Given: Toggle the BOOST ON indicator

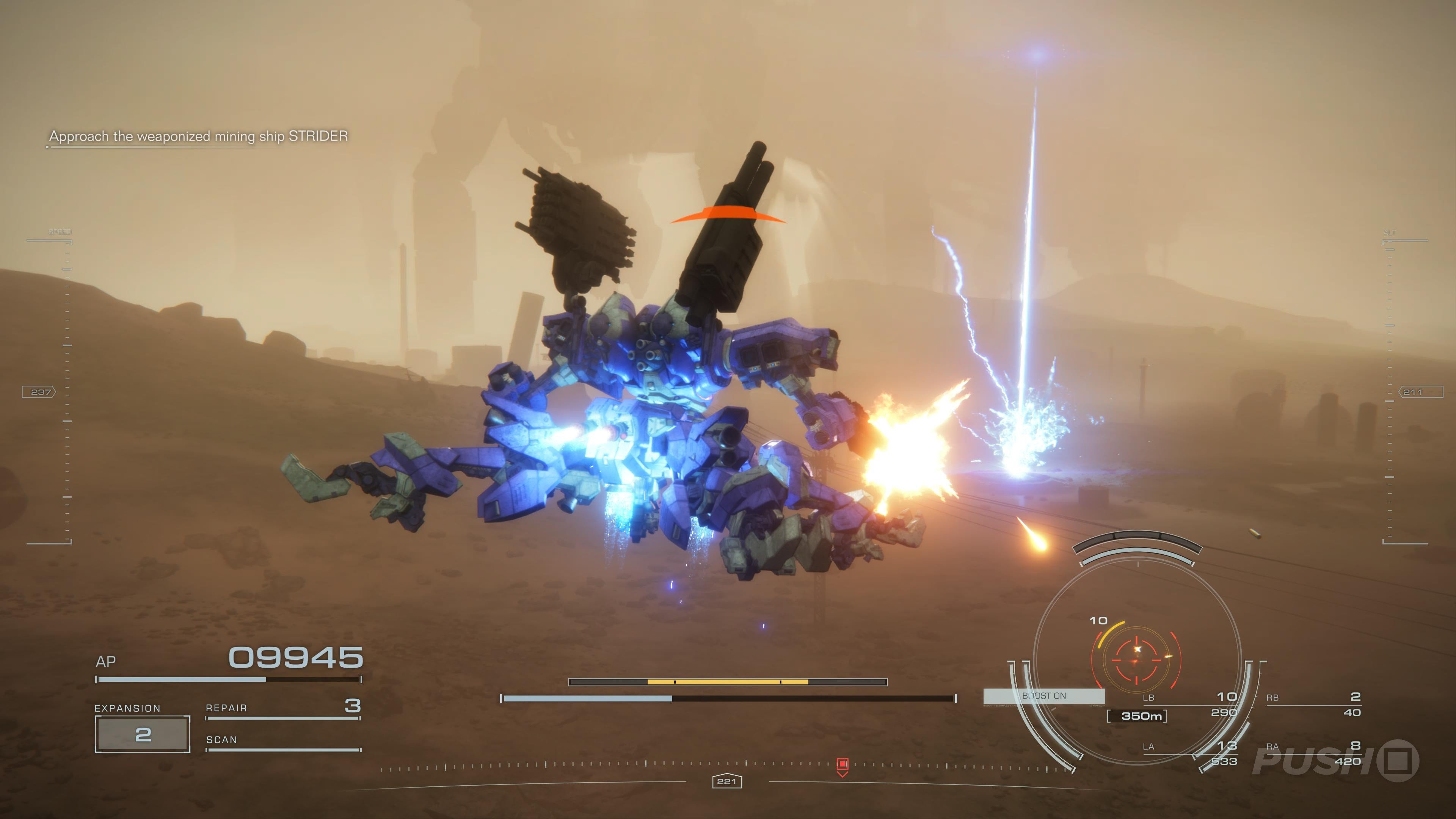Looking at the screenshot, I should pyautogui.click(x=1044, y=696).
